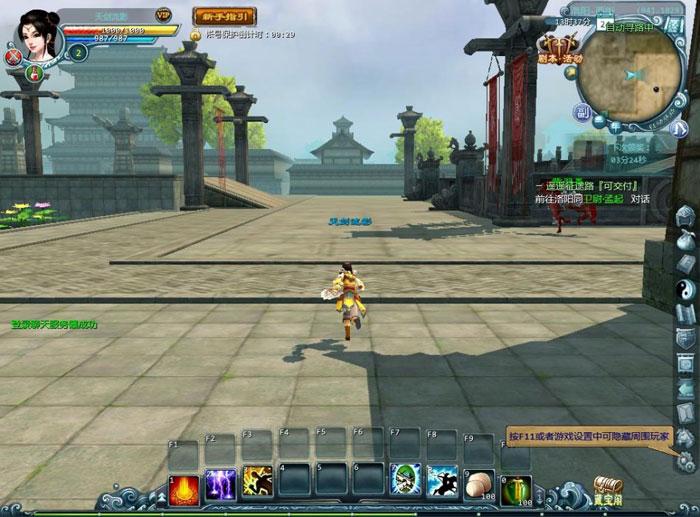700x517 pixels.
Task: Select the player character portrait
Action: (38, 33)
